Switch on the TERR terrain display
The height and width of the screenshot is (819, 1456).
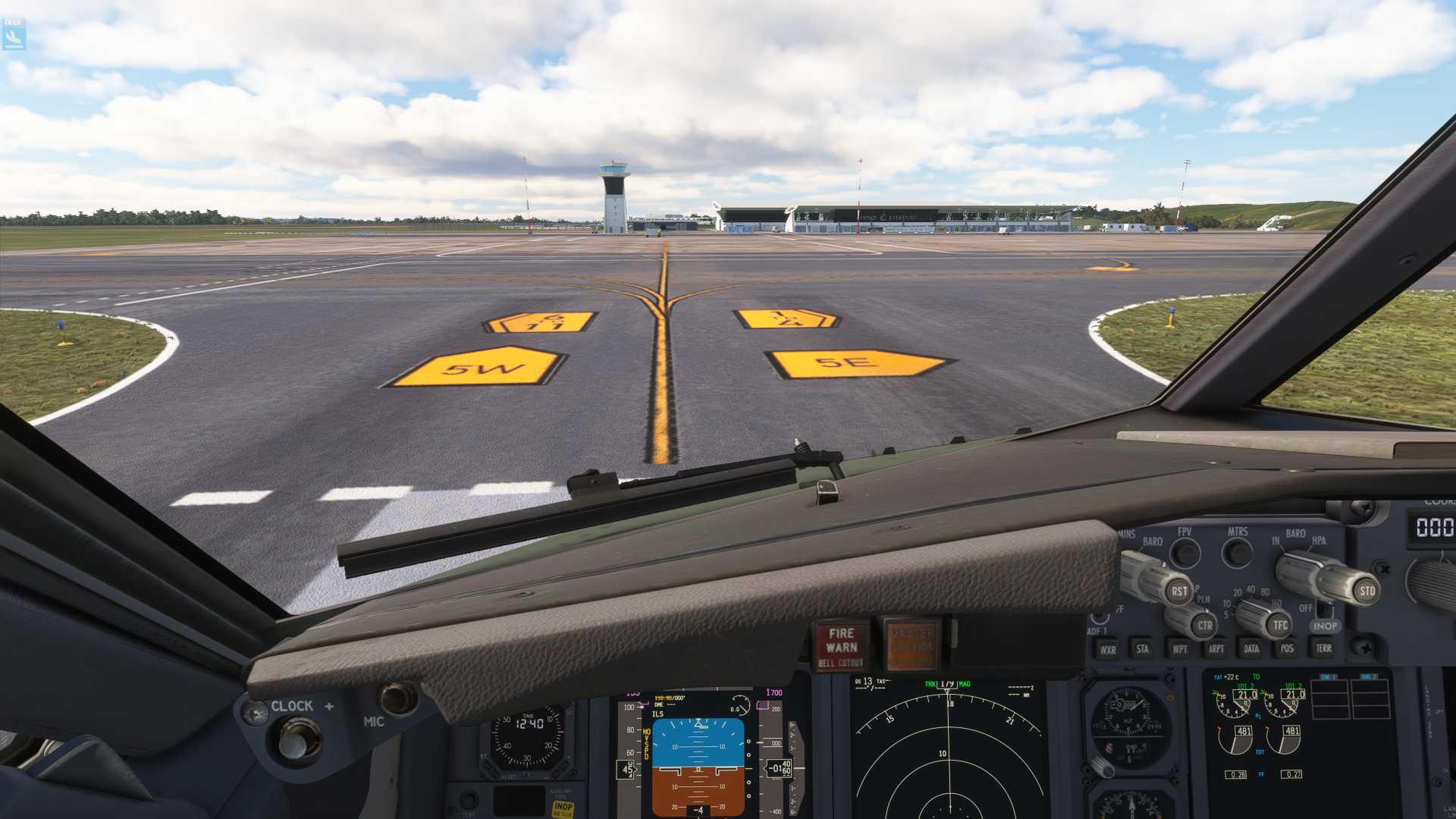click(x=1323, y=649)
